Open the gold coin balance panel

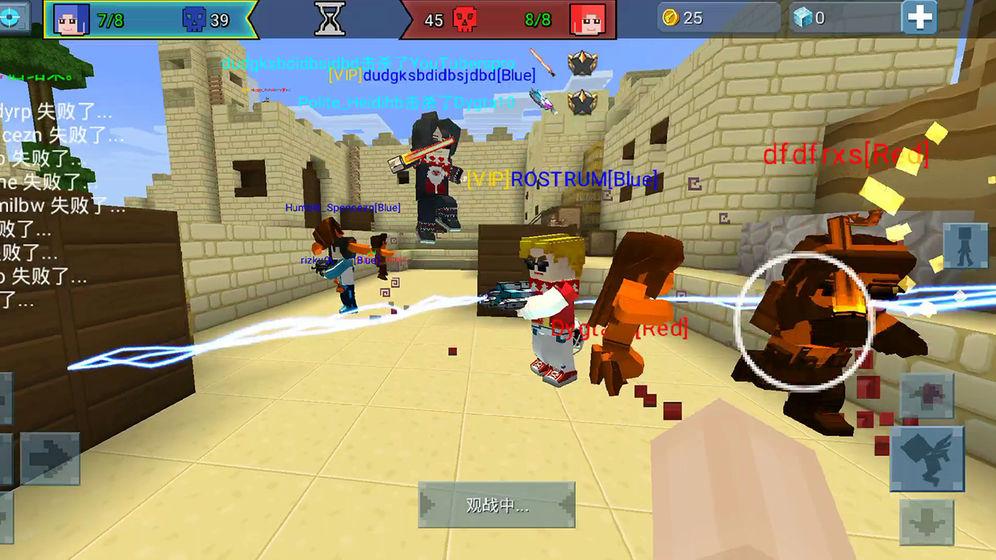point(717,18)
